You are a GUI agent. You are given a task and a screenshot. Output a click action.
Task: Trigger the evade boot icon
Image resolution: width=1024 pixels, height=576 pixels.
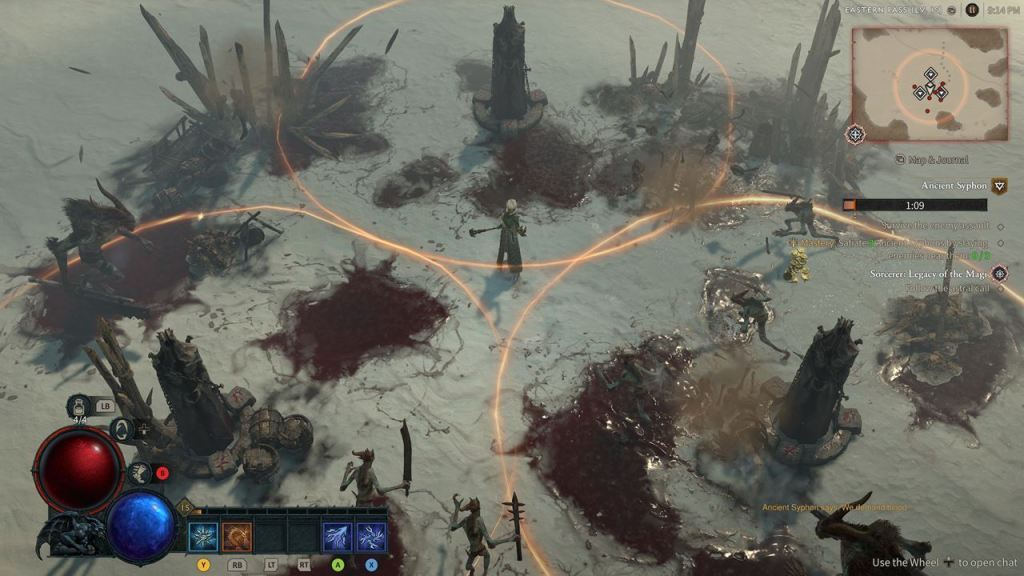(142, 472)
